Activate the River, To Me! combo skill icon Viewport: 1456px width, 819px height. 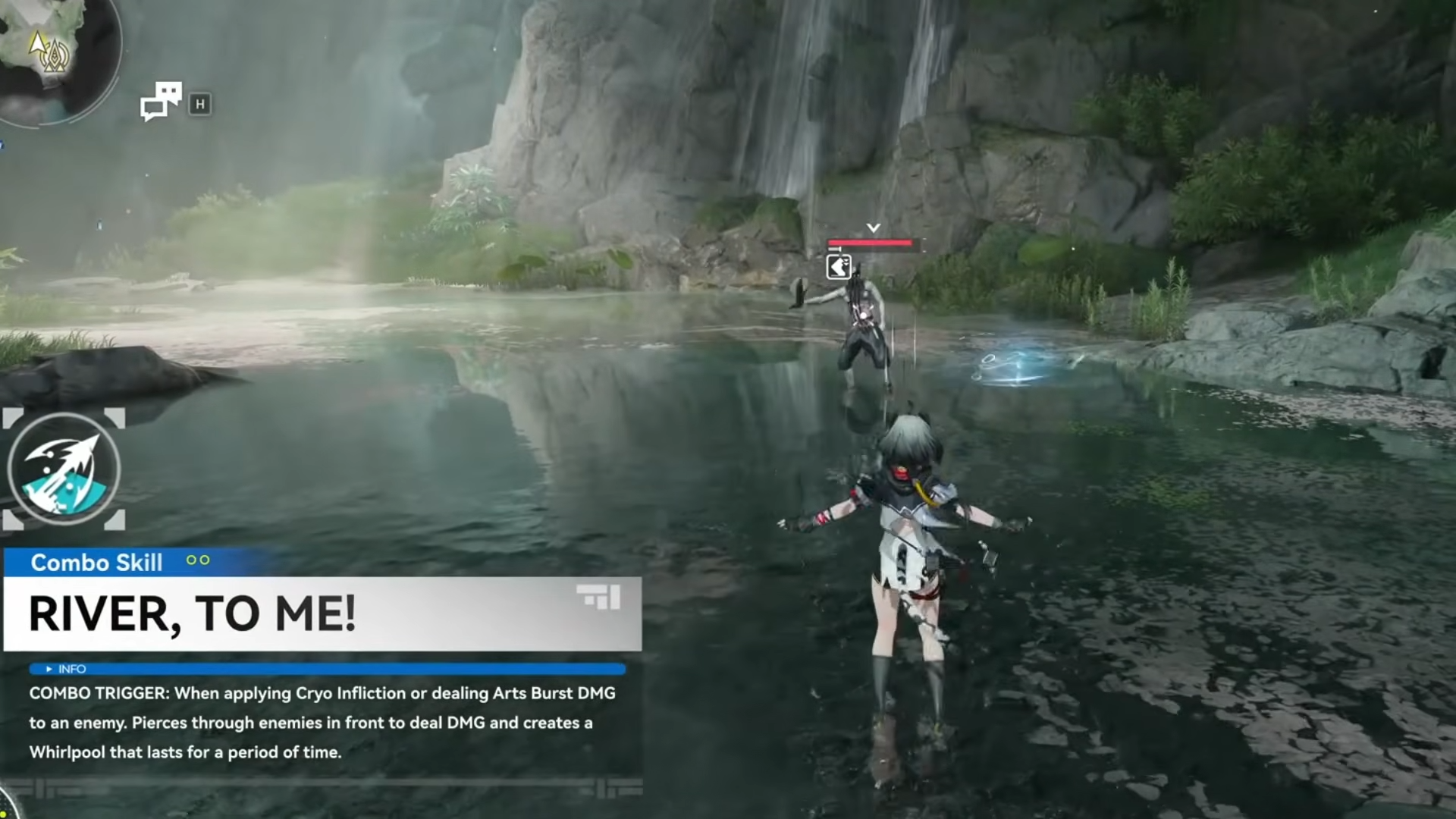[x=64, y=469]
